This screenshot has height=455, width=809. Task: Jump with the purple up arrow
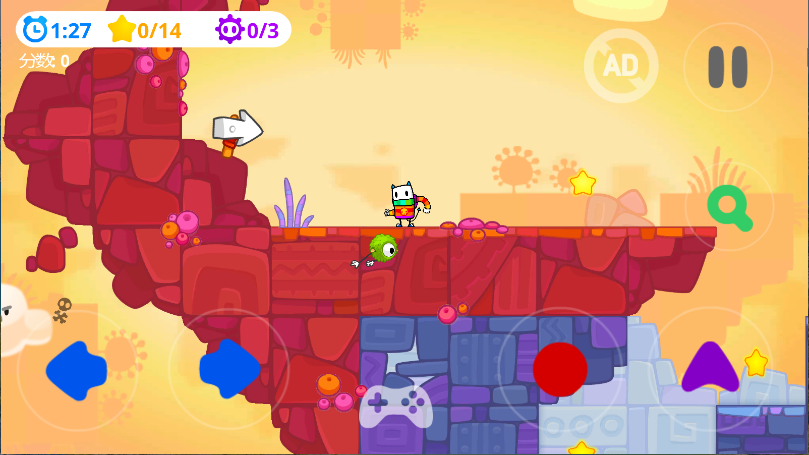pos(709,368)
